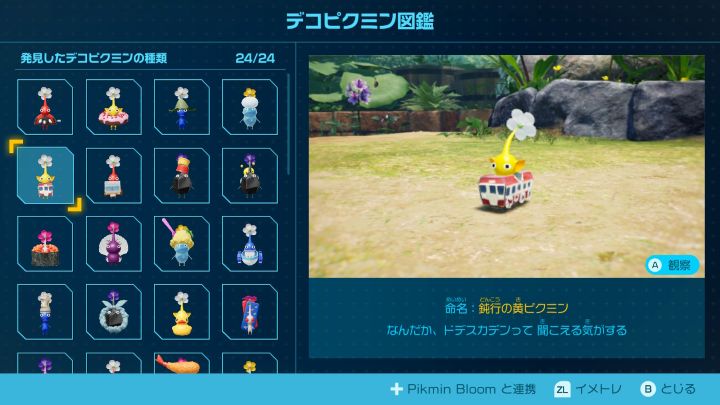Select the highlighted yellow Pikmin in the bus

pos(45,176)
